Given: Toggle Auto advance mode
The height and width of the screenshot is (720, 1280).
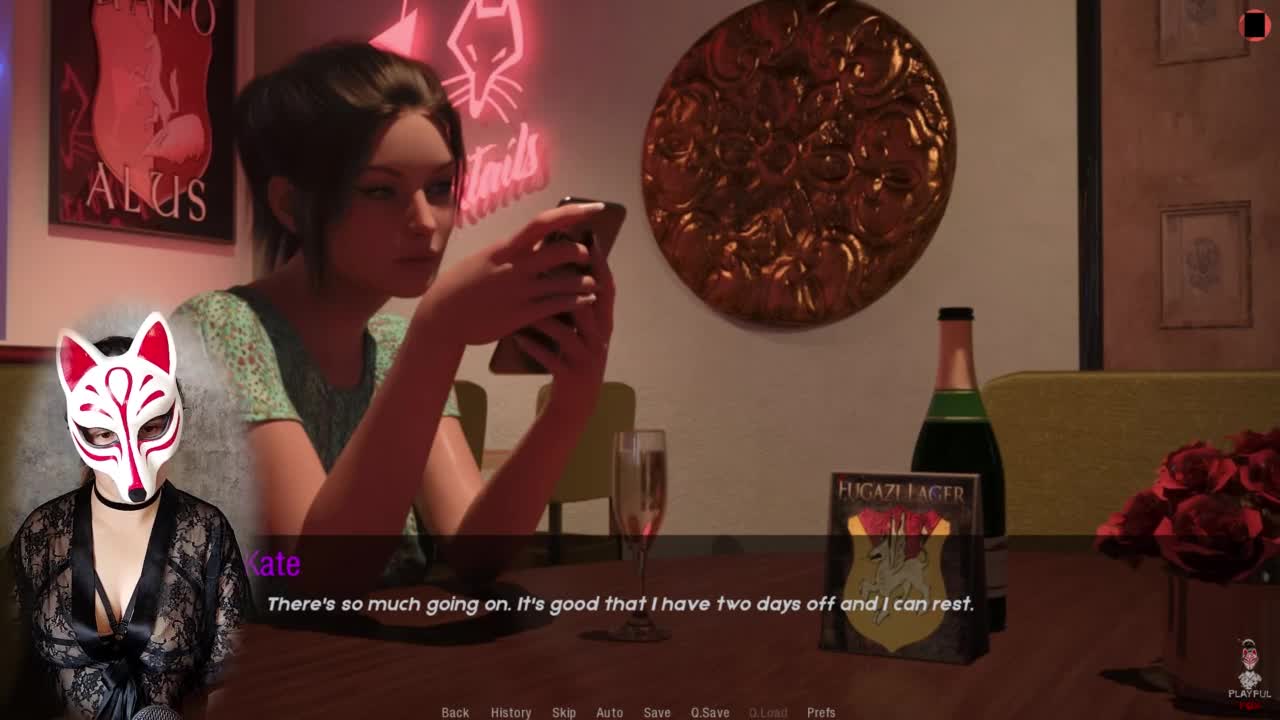Looking at the screenshot, I should coord(609,712).
